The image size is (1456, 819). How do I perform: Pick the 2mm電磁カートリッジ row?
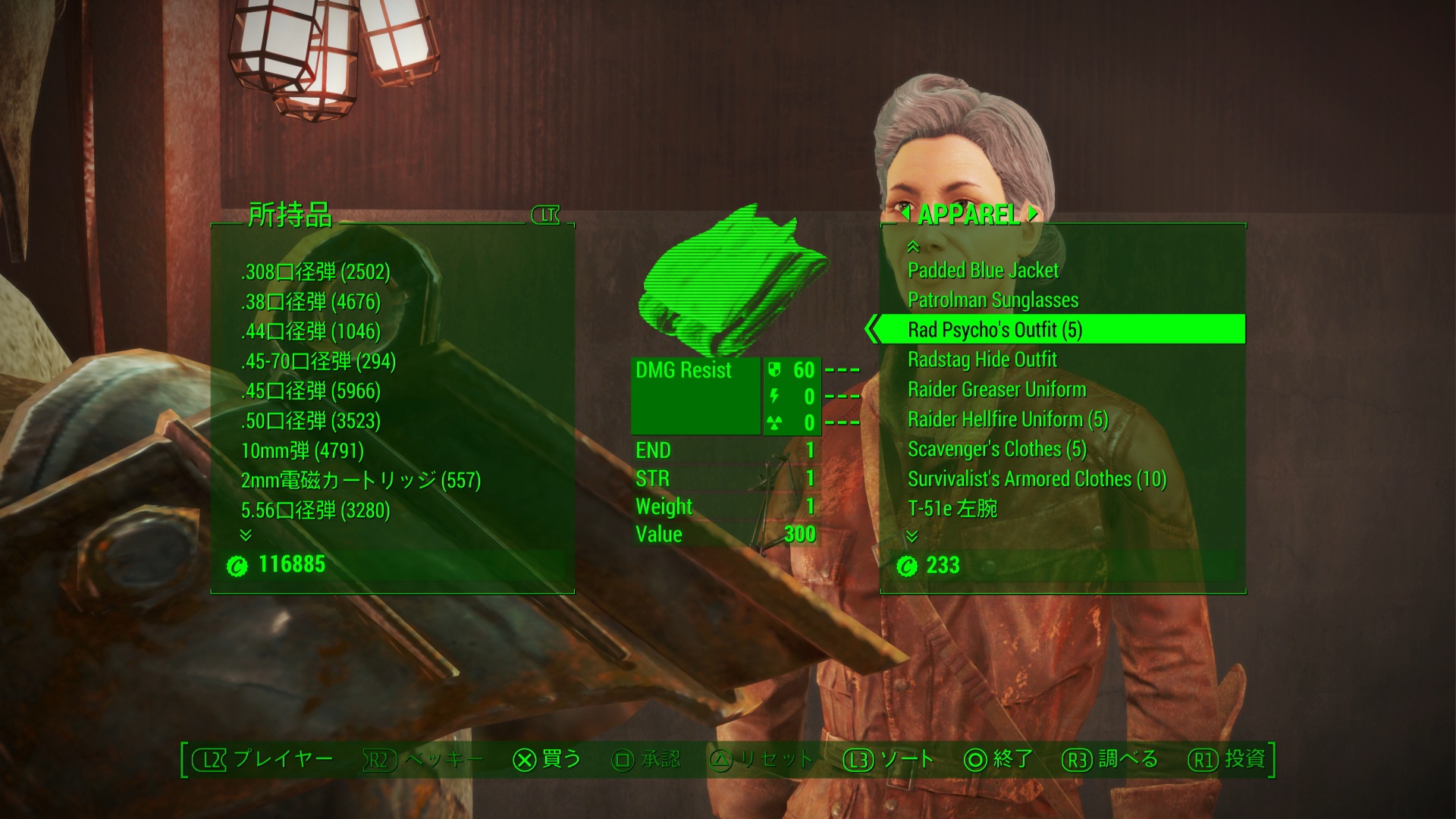(x=361, y=481)
